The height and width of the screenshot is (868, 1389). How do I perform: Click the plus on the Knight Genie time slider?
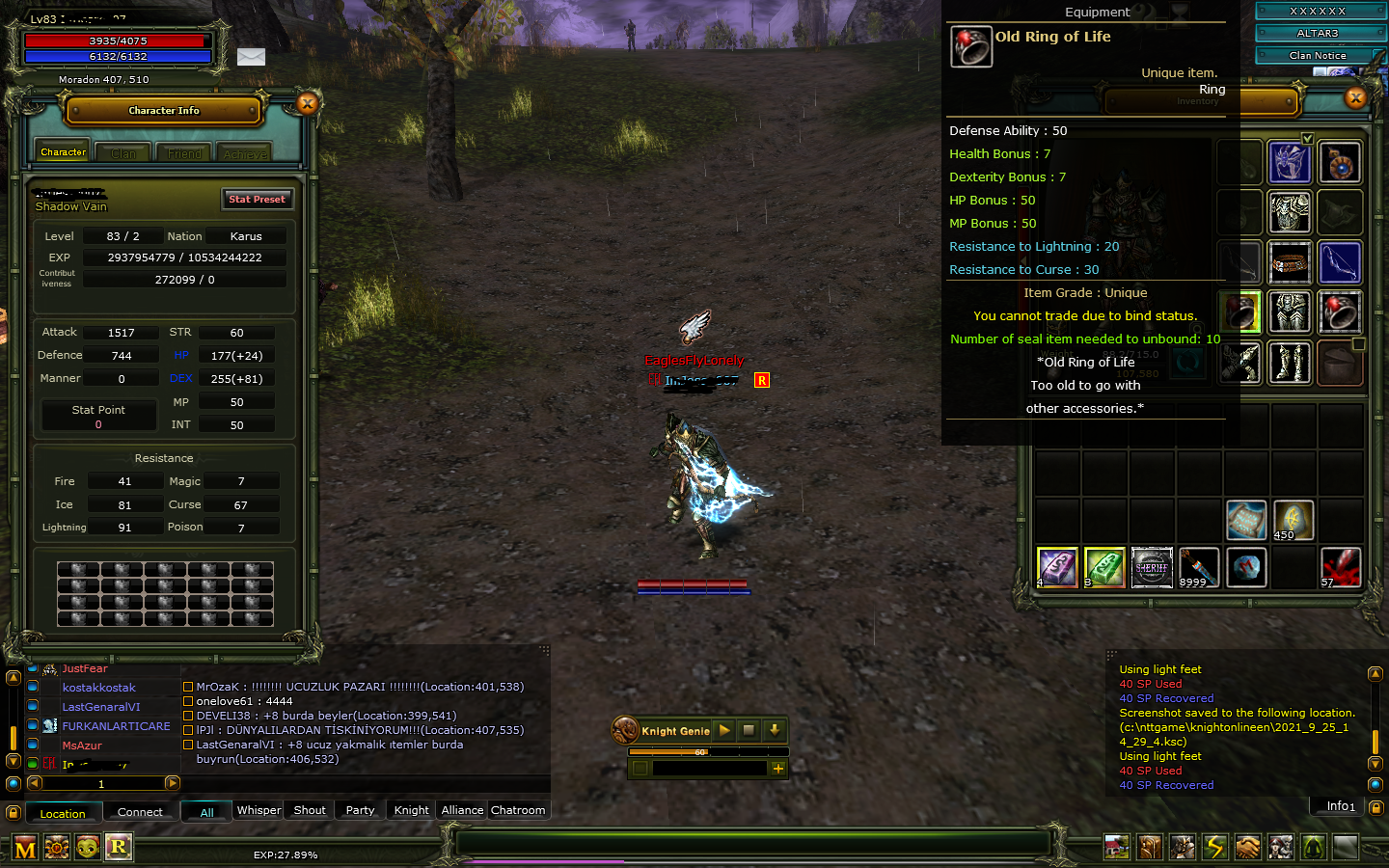778,769
